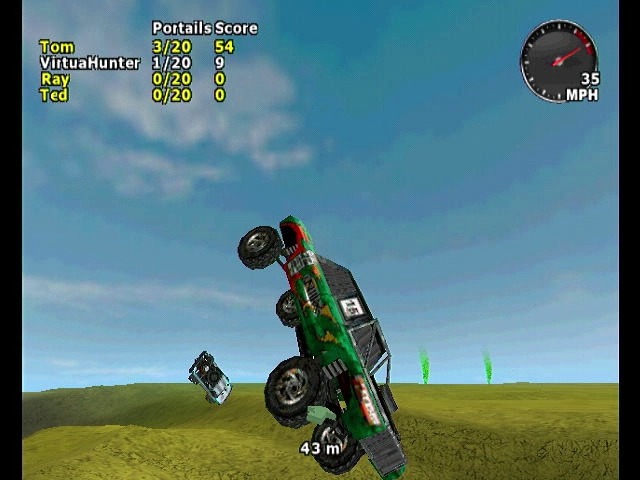This screenshot has height=480, width=640.
Task: Click Ray's name in the player list
Action: 55,79
